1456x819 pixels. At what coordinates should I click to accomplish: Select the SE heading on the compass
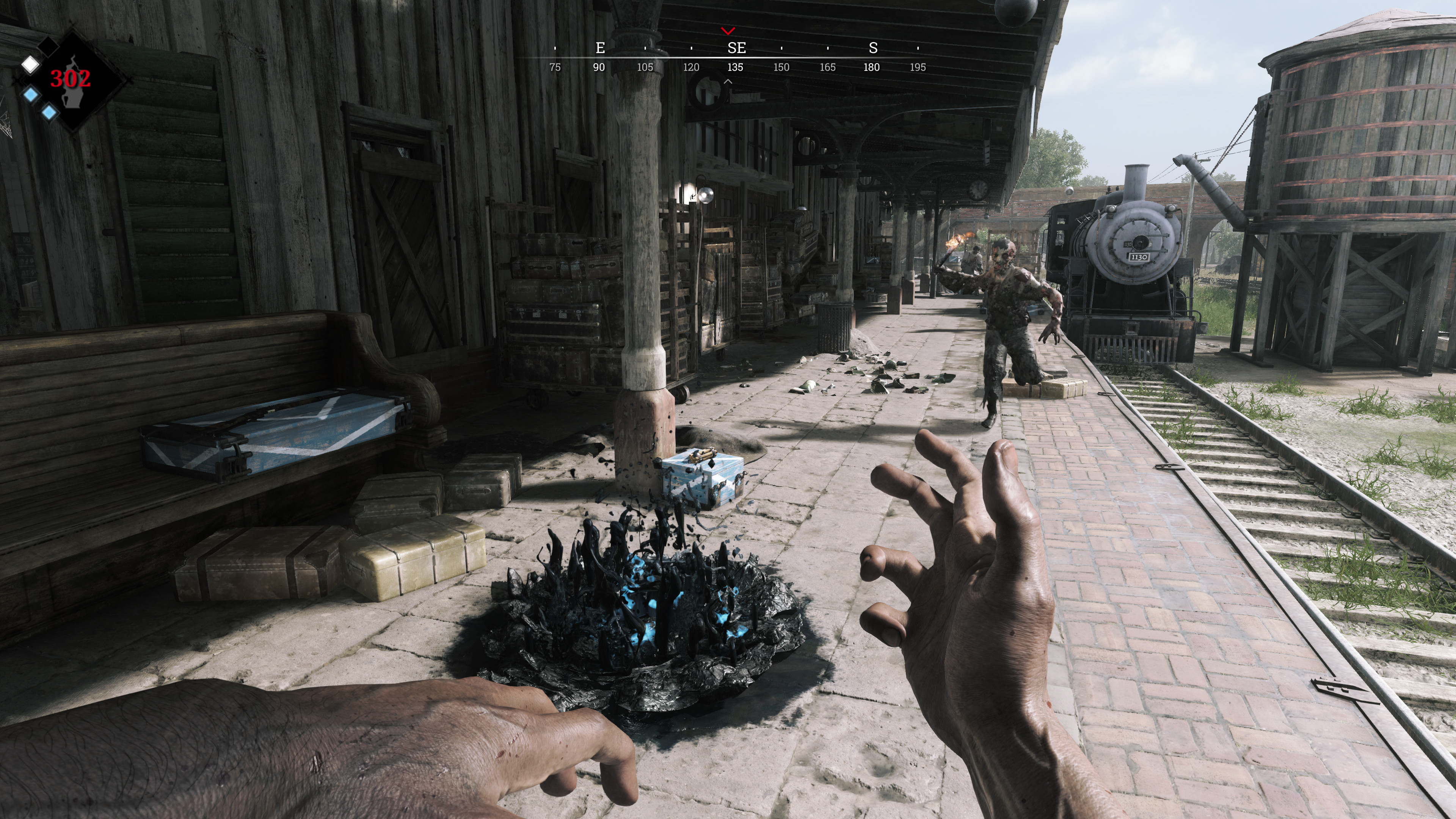pyautogui.click(x=737, y=48)
